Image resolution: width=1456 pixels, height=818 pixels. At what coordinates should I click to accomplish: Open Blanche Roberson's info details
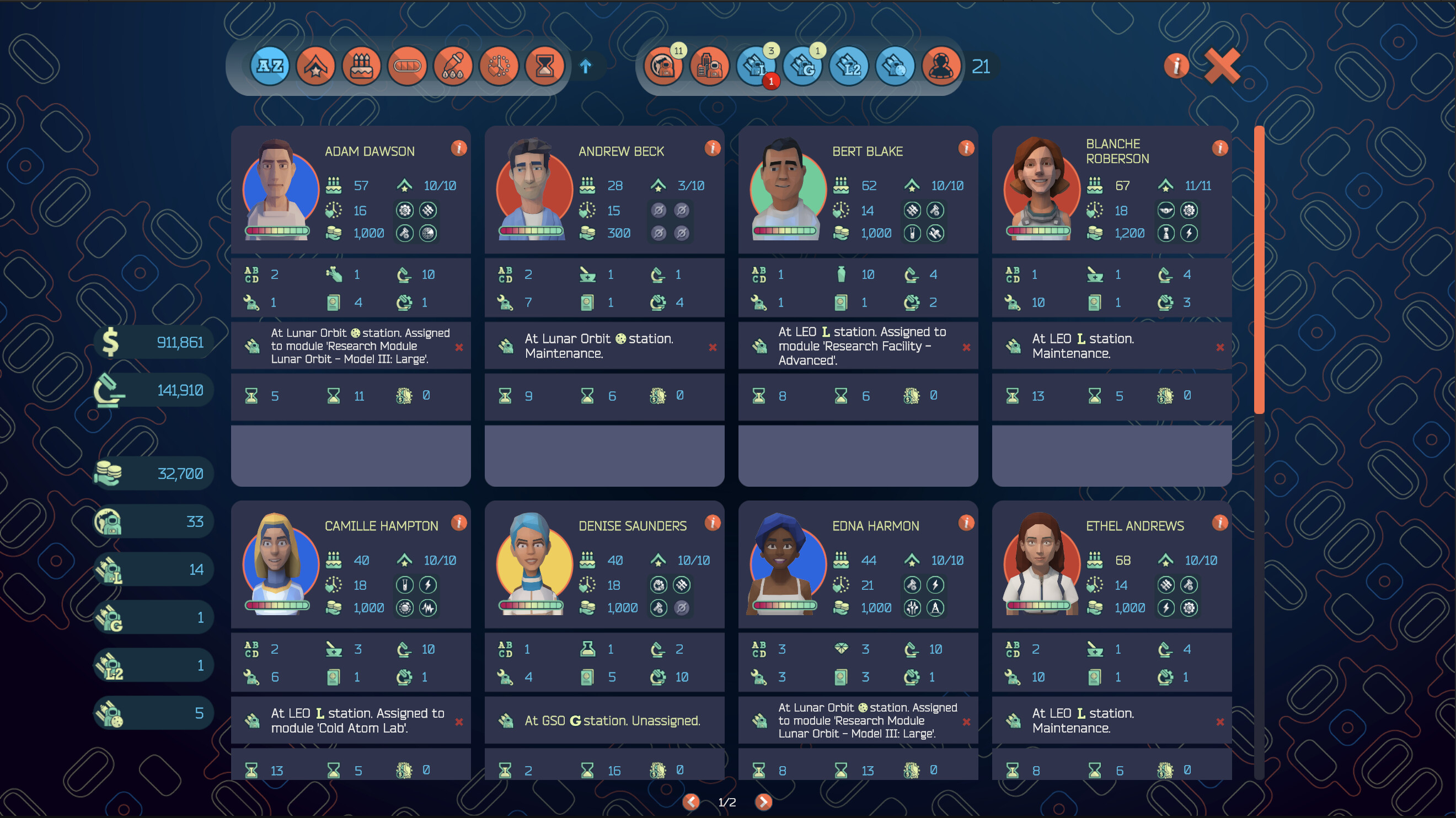pos(1220,148)
